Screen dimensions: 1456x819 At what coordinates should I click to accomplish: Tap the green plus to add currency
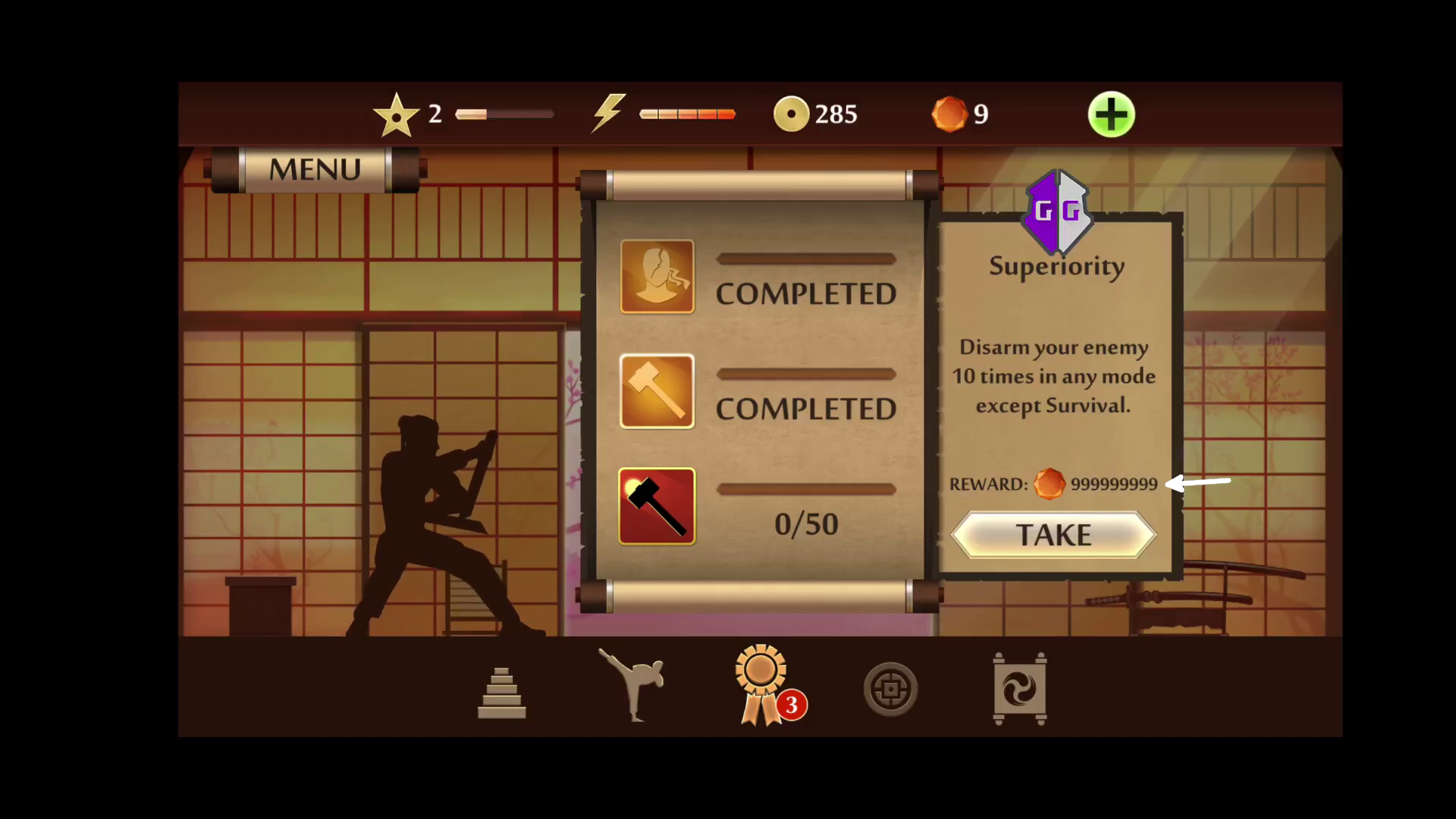pos(1111,115)
